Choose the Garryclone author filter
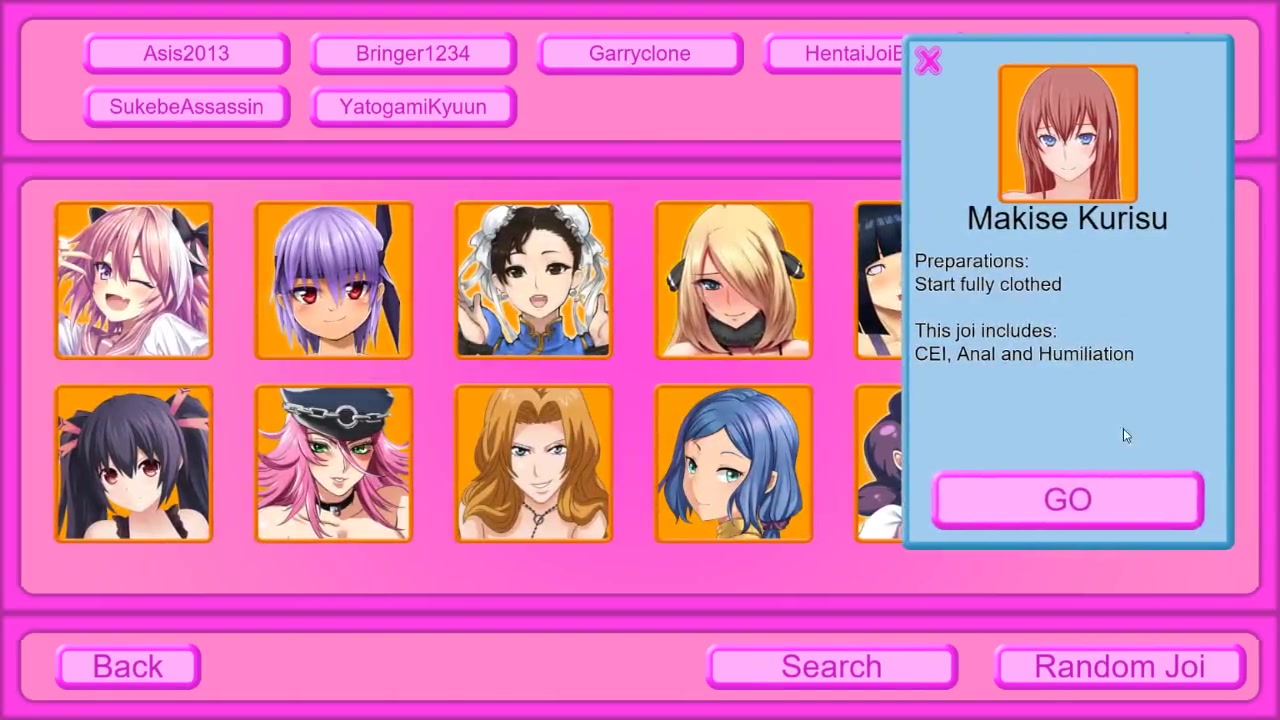The image size is (1280, 720). pyautogui.click(x=640, y=54)
